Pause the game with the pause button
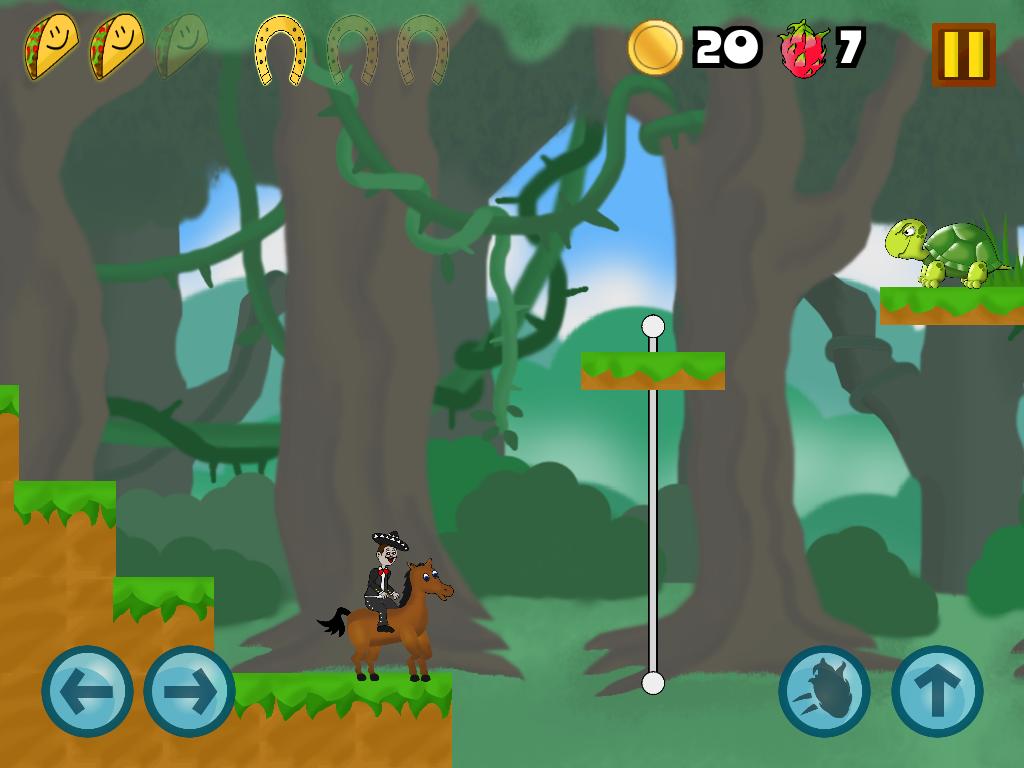The width and height of the screenshot is (1024, 768). (x=963, y=54)
